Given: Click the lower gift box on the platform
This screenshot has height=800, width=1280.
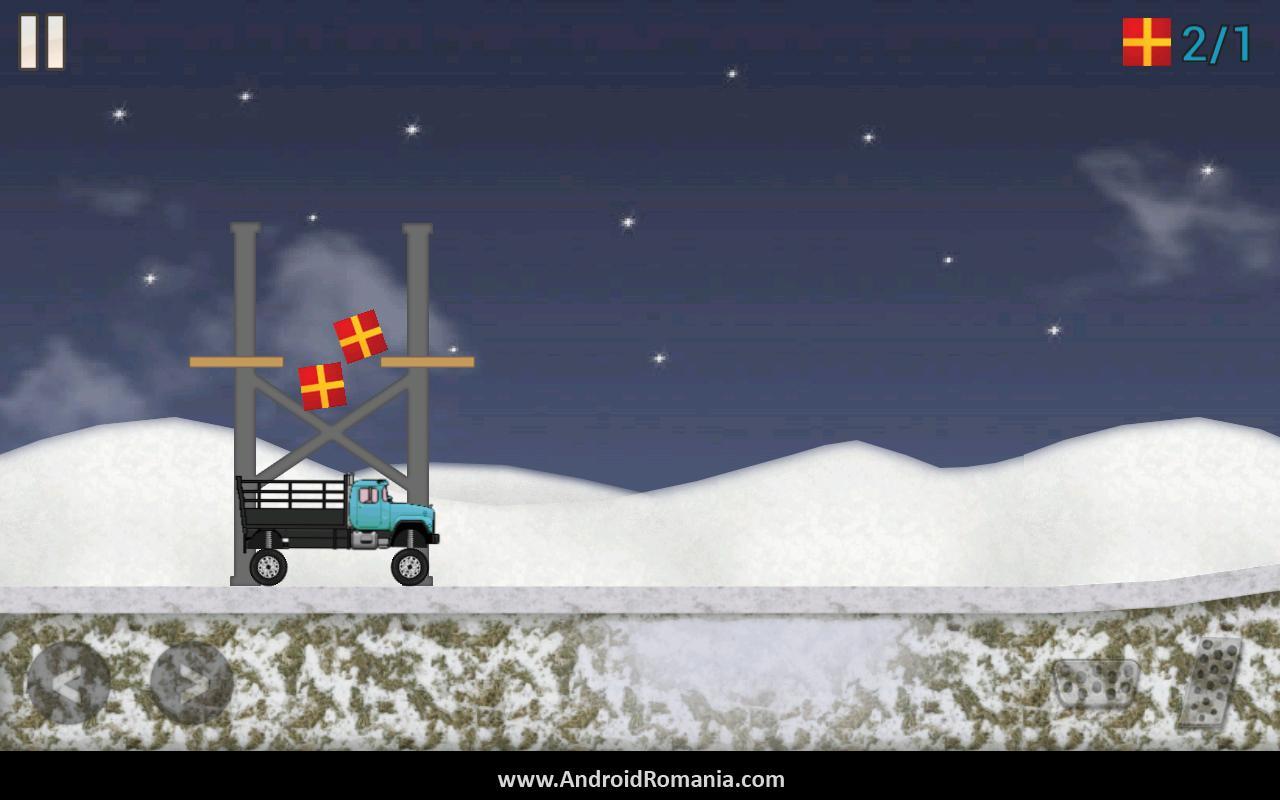Looking at the screenshot, I should pyautogui.click(x=324, y=384).
